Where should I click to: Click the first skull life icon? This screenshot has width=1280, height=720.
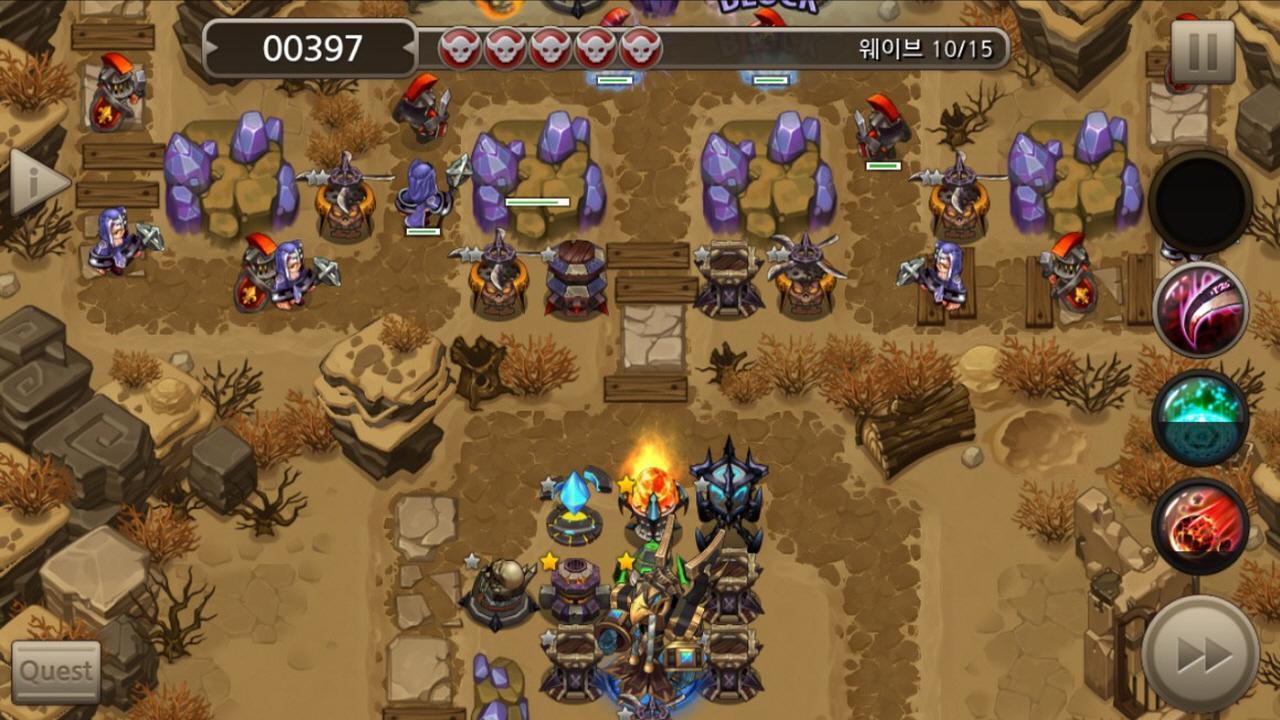pyautogui.click(x=460, y=44)
